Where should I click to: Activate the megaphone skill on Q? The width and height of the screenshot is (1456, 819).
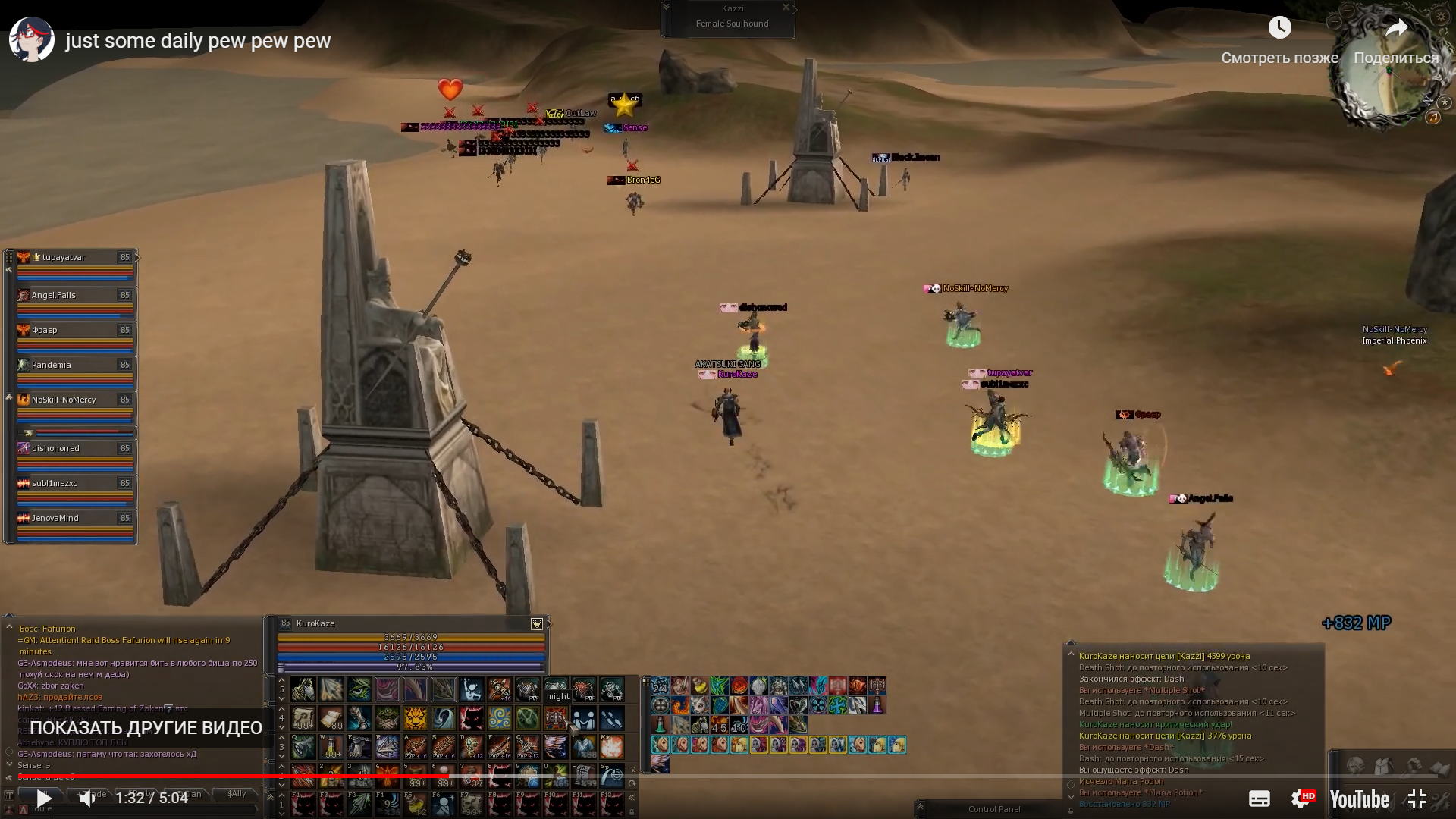[303, 747]
